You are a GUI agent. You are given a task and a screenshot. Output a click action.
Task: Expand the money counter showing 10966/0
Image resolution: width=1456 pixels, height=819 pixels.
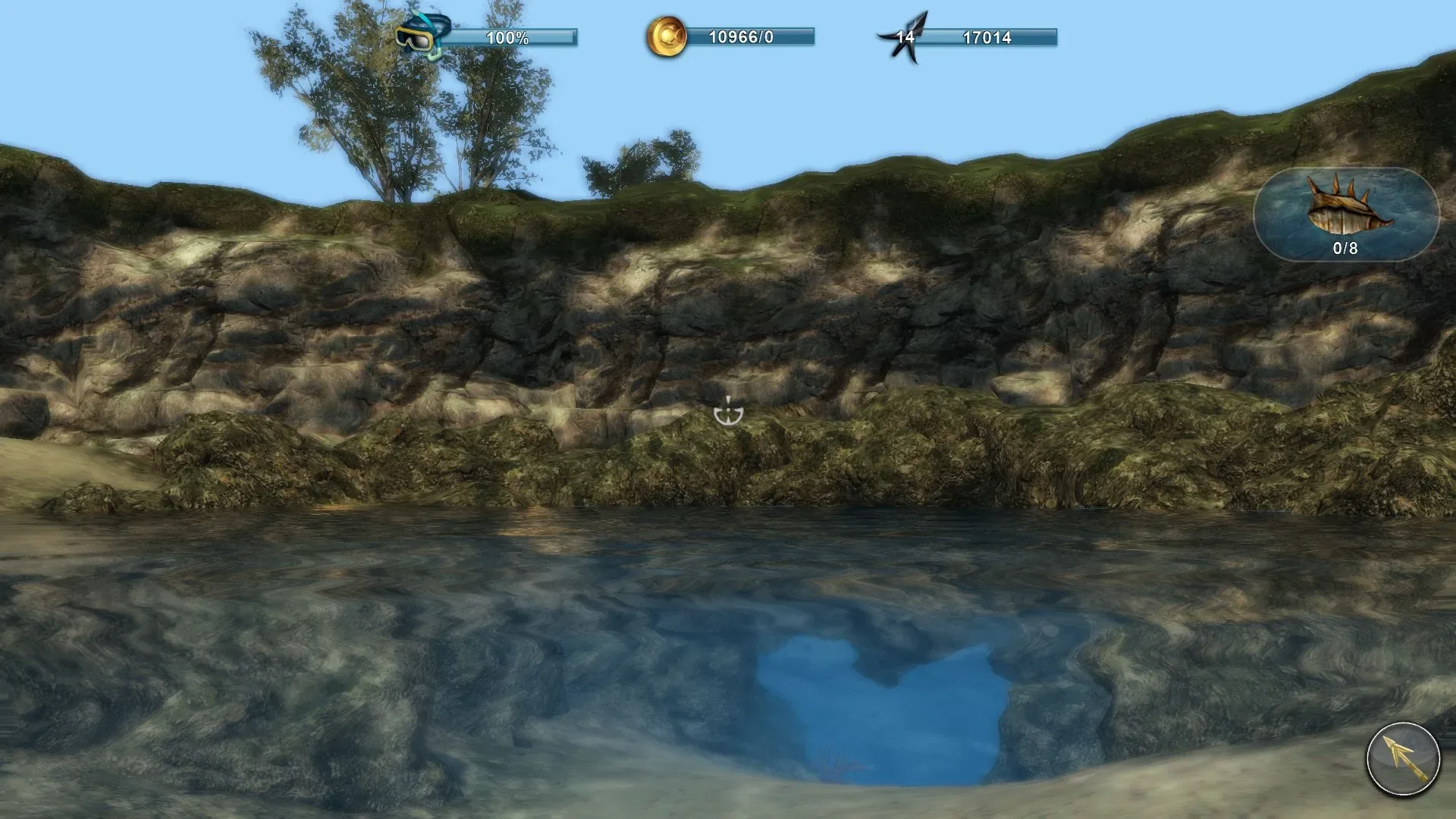coord(743,34)
